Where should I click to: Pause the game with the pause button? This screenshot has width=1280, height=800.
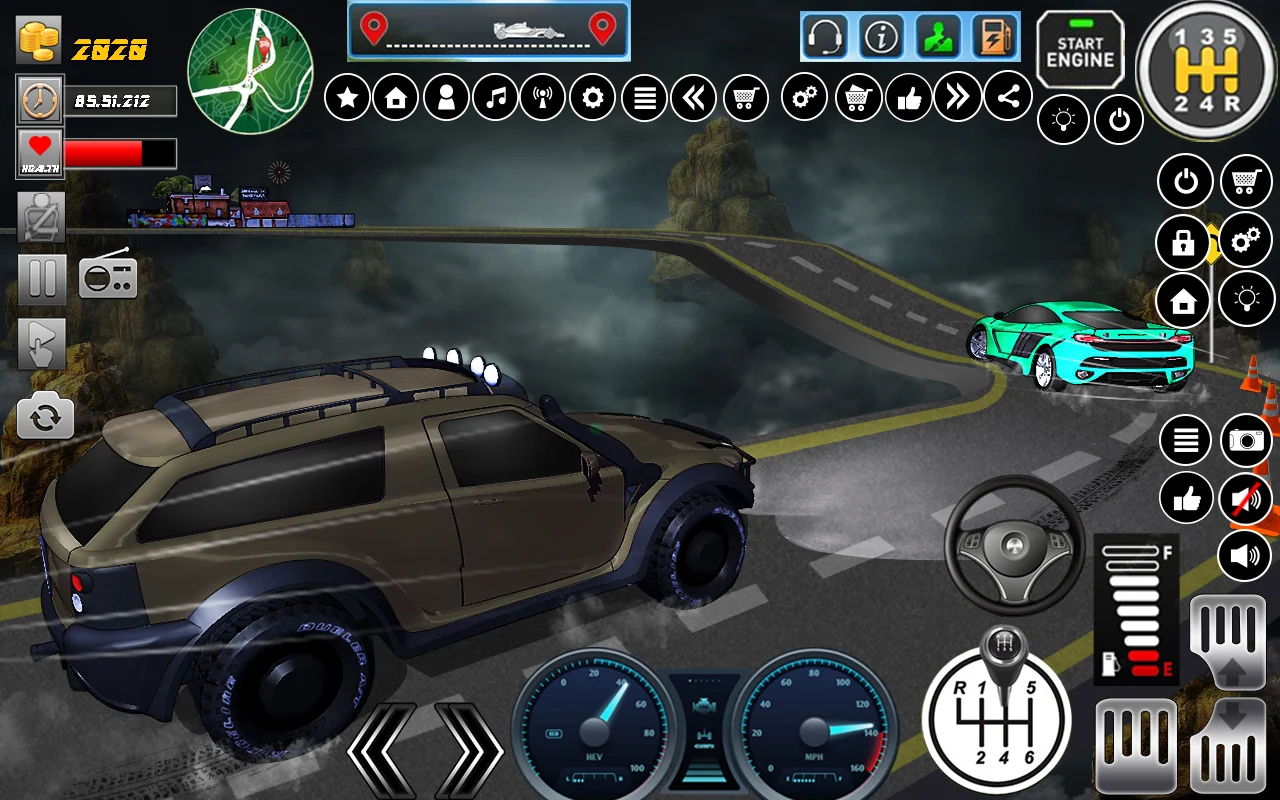pyautogui.click(x=42, y=280)
